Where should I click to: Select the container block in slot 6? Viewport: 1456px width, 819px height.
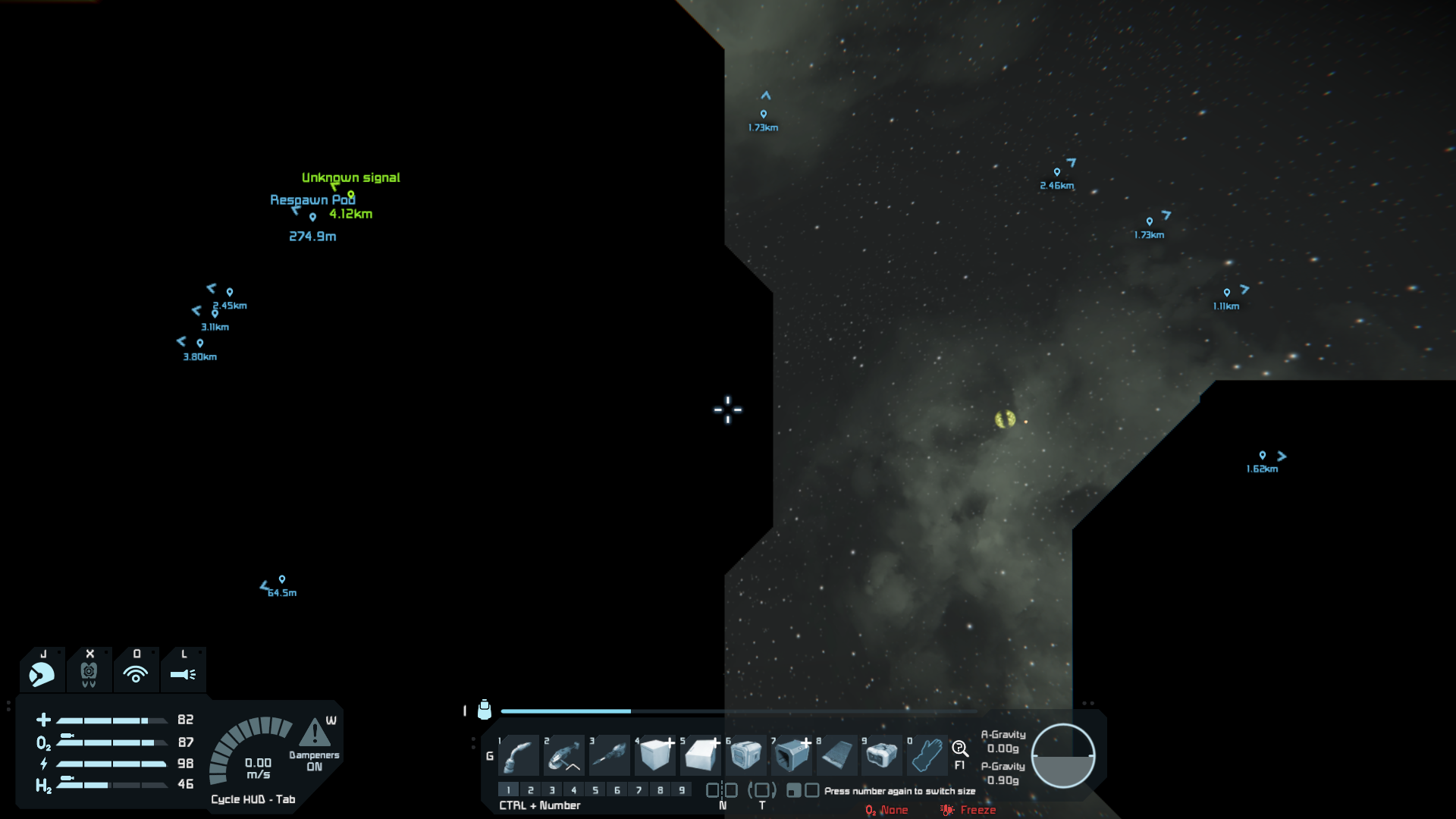click(x=746, y=755)
